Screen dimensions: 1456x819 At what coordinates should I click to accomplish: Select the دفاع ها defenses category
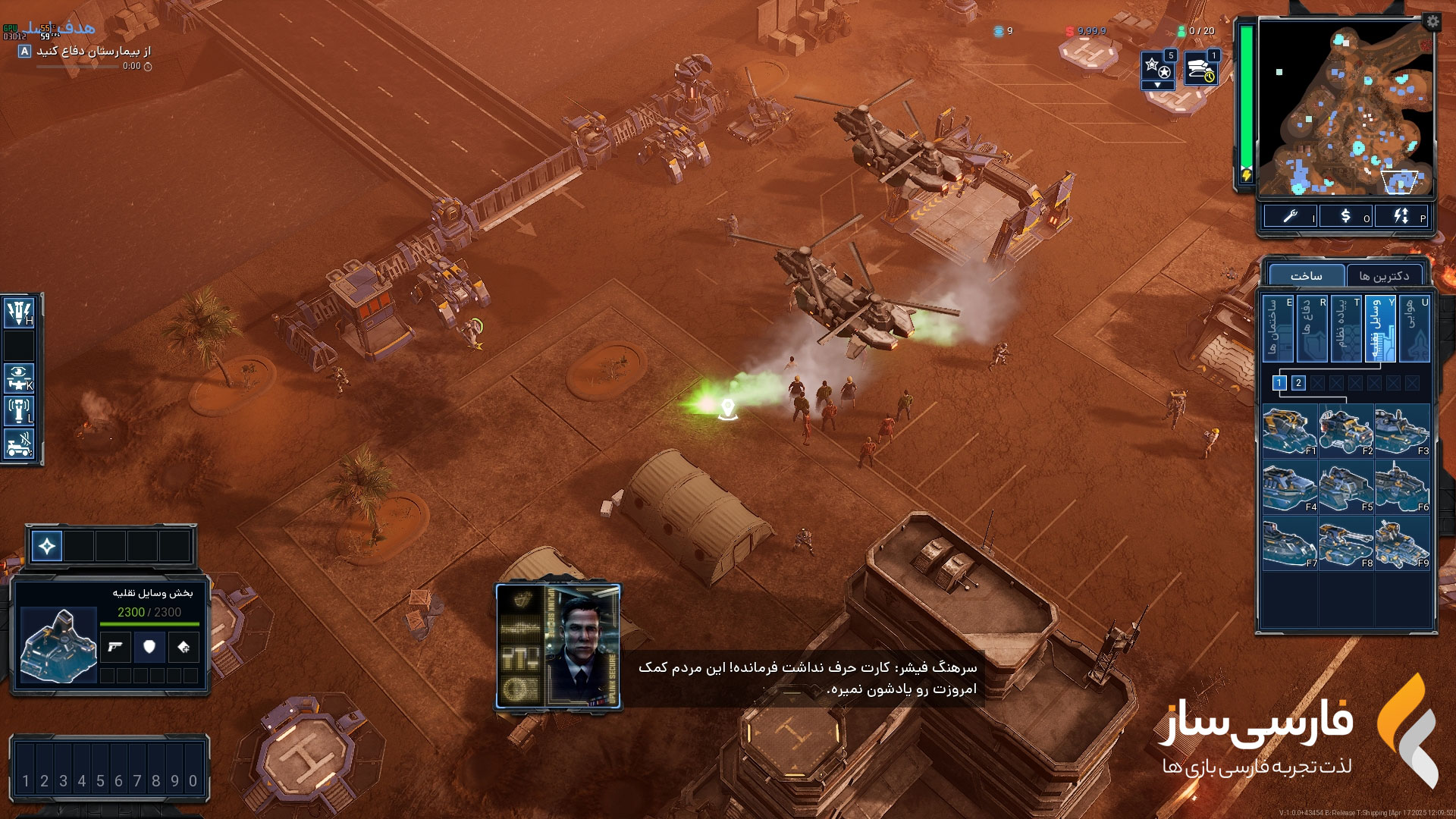pos(1311,328)
